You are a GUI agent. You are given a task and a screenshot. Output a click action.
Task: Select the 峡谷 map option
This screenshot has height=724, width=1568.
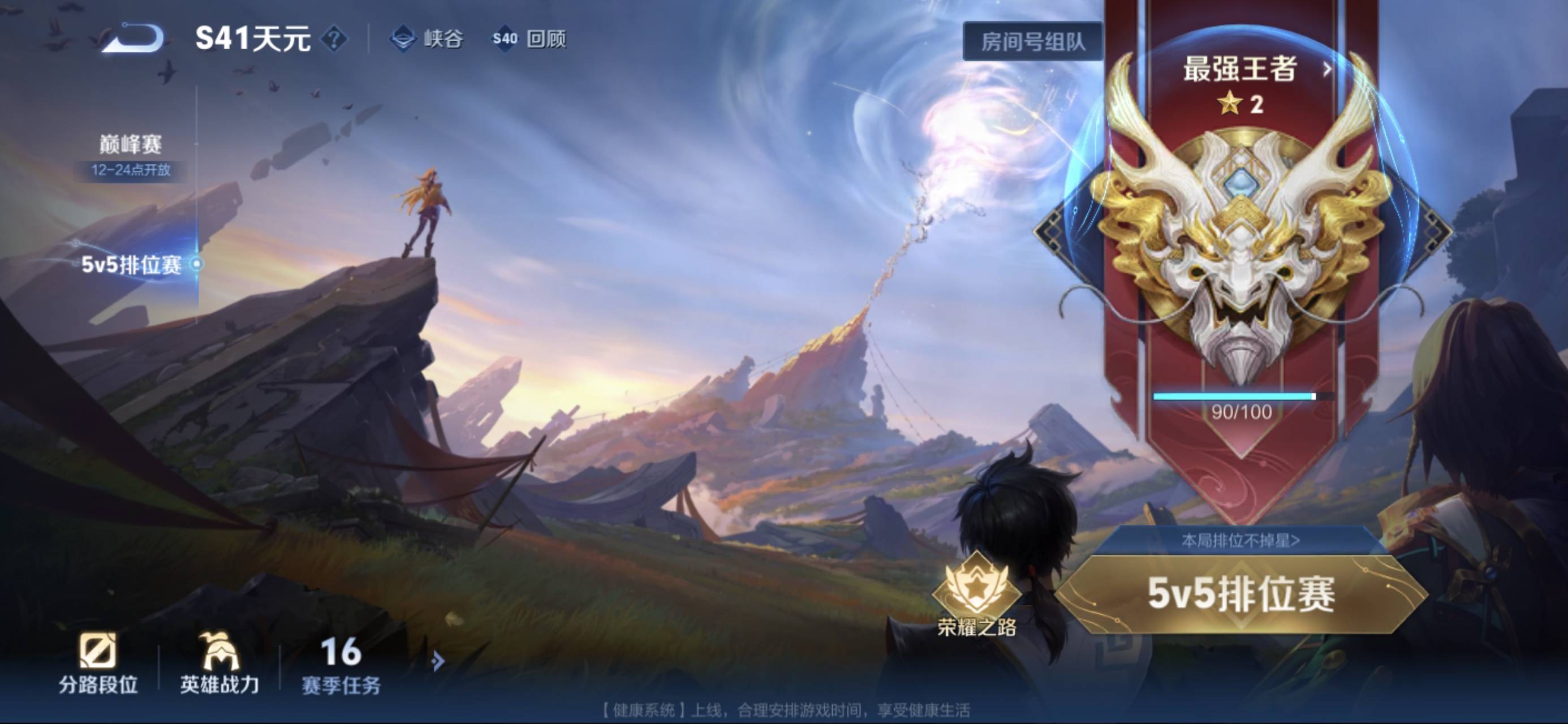click(427, 40)
